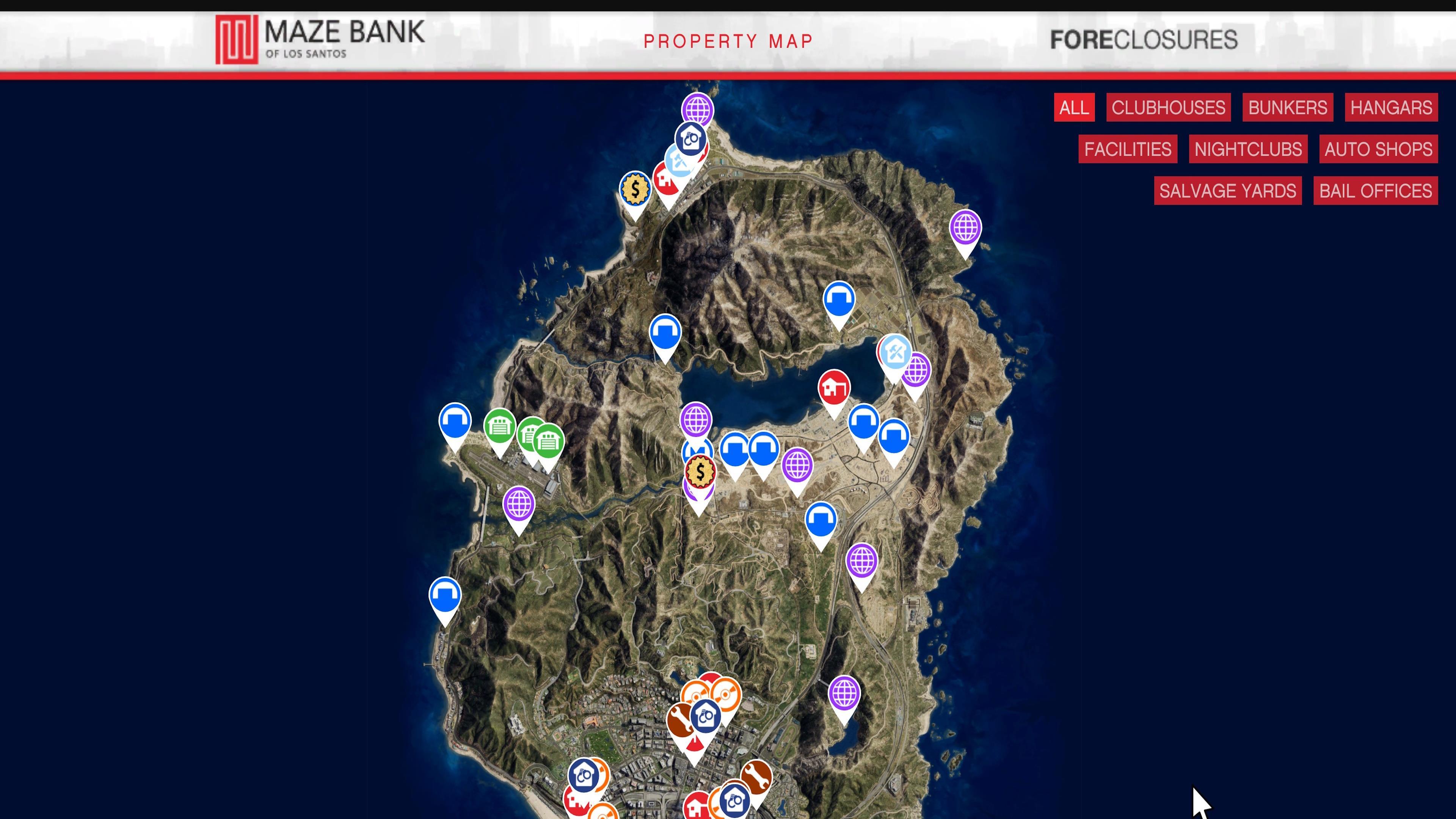
Task: Switch to the ALL properties tab
Action: (x=1074, y=107)
